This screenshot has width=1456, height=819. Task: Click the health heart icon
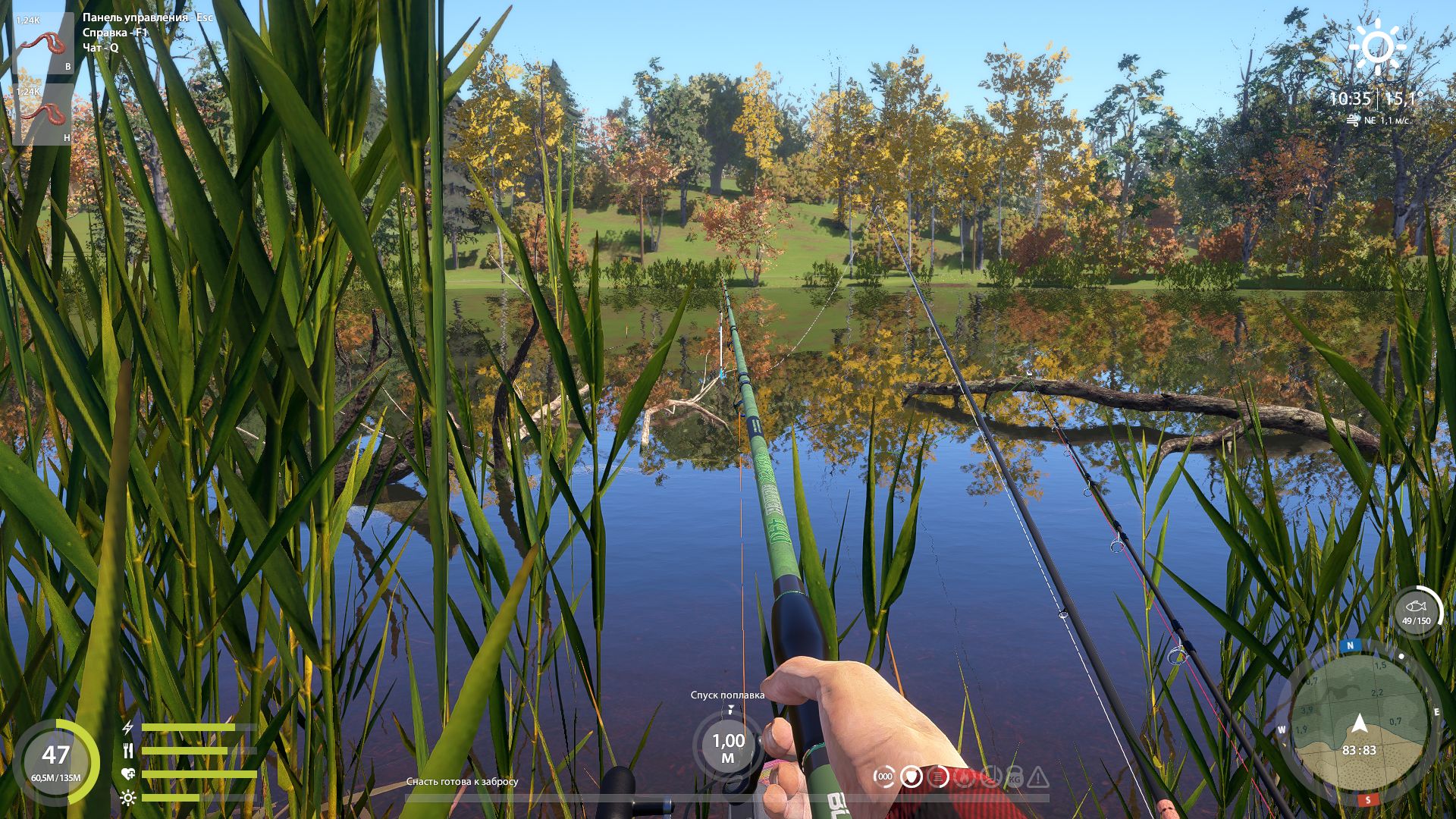127,773
